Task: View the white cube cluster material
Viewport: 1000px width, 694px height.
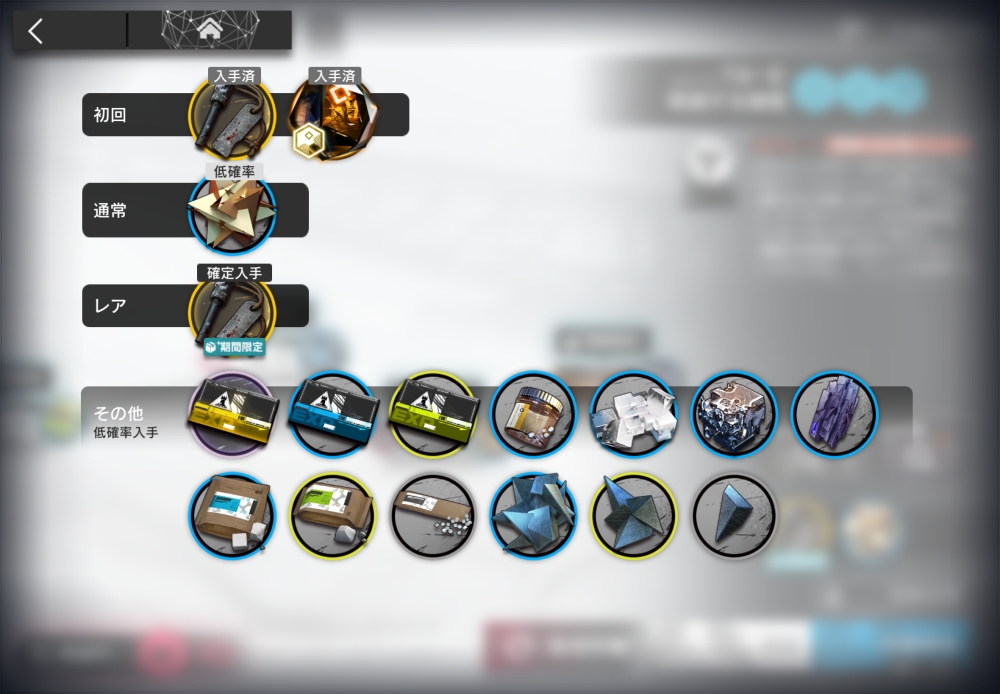Action: [x=633, y=414]
